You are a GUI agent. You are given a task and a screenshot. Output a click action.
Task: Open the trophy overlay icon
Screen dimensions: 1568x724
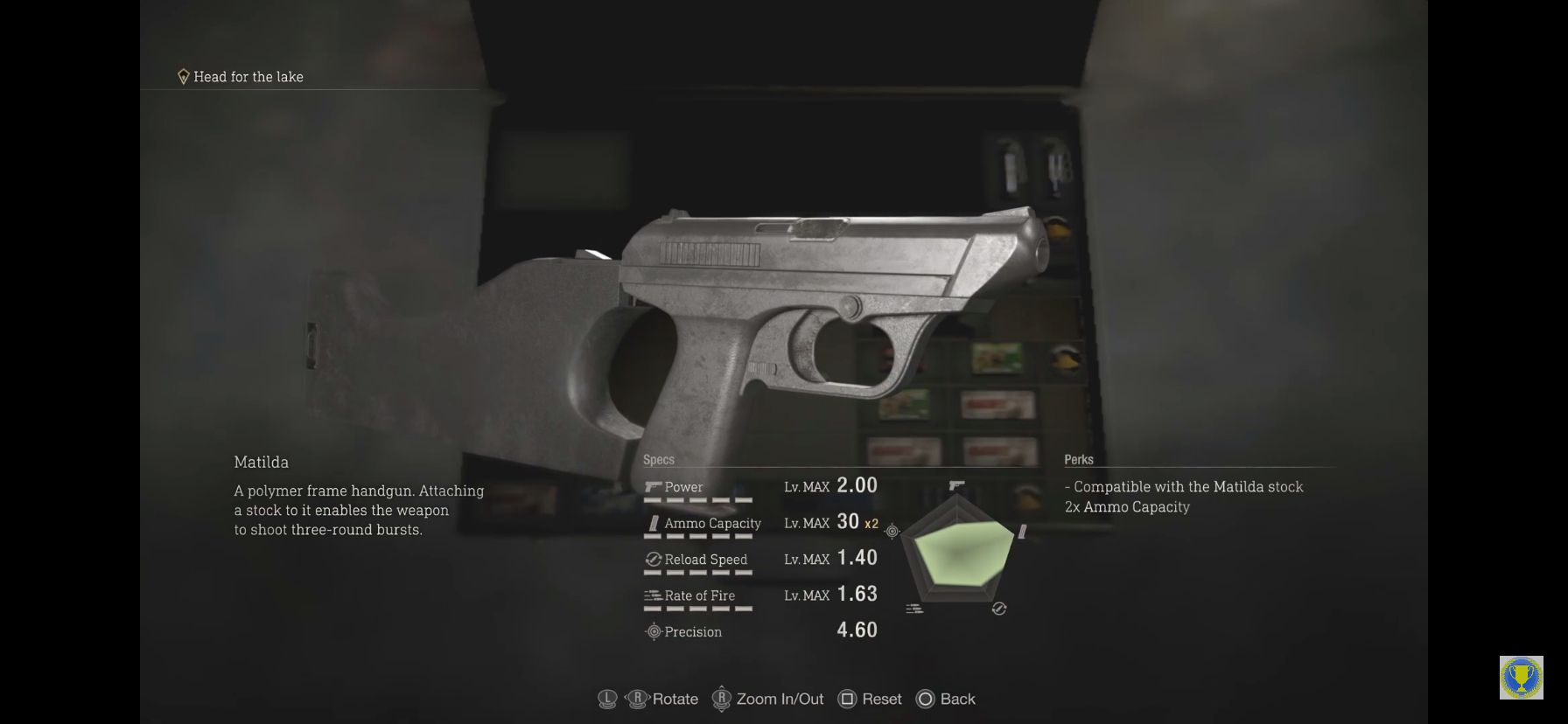(1521, 678)
